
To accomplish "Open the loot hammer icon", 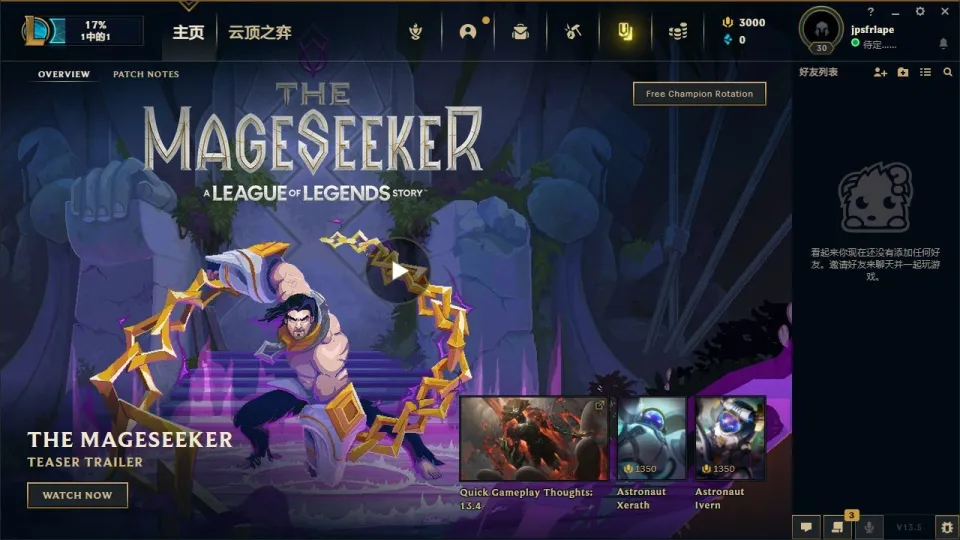I will pos(572,31).
